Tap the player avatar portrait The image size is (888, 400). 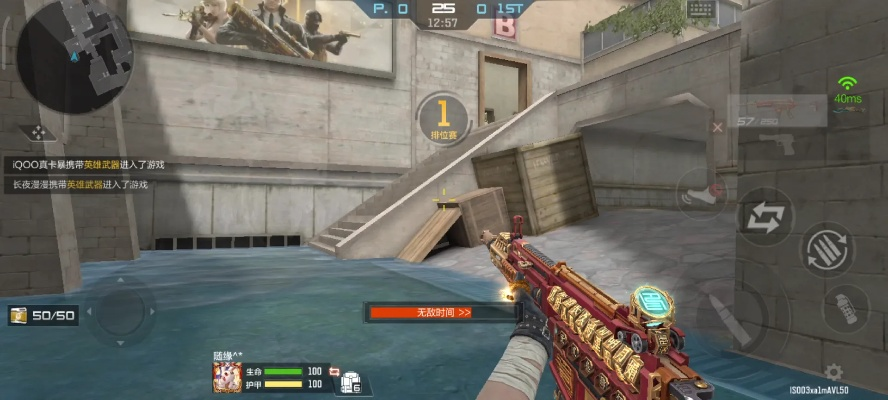(227, 377)
